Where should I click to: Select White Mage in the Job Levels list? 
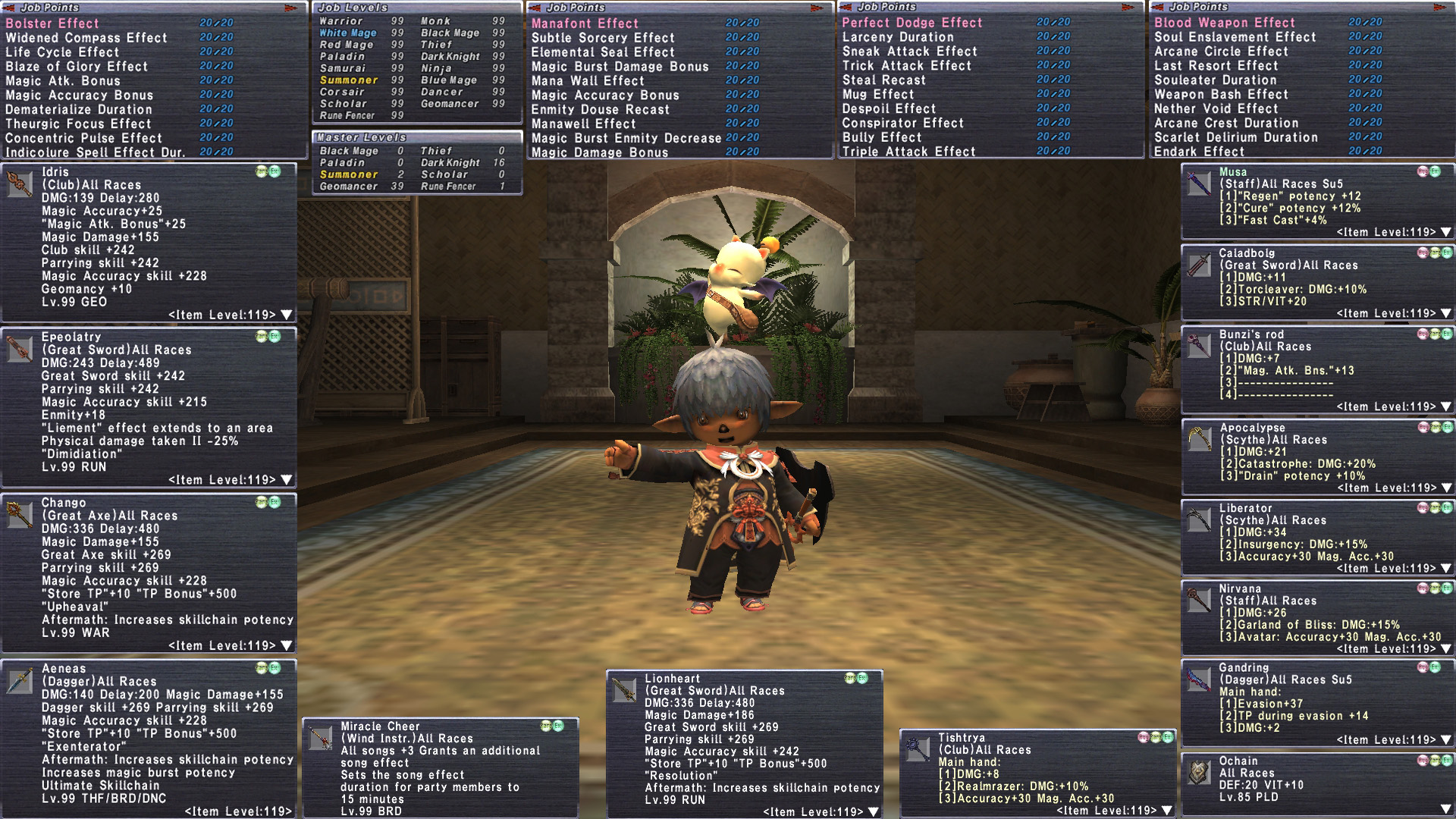coord(348,33)
